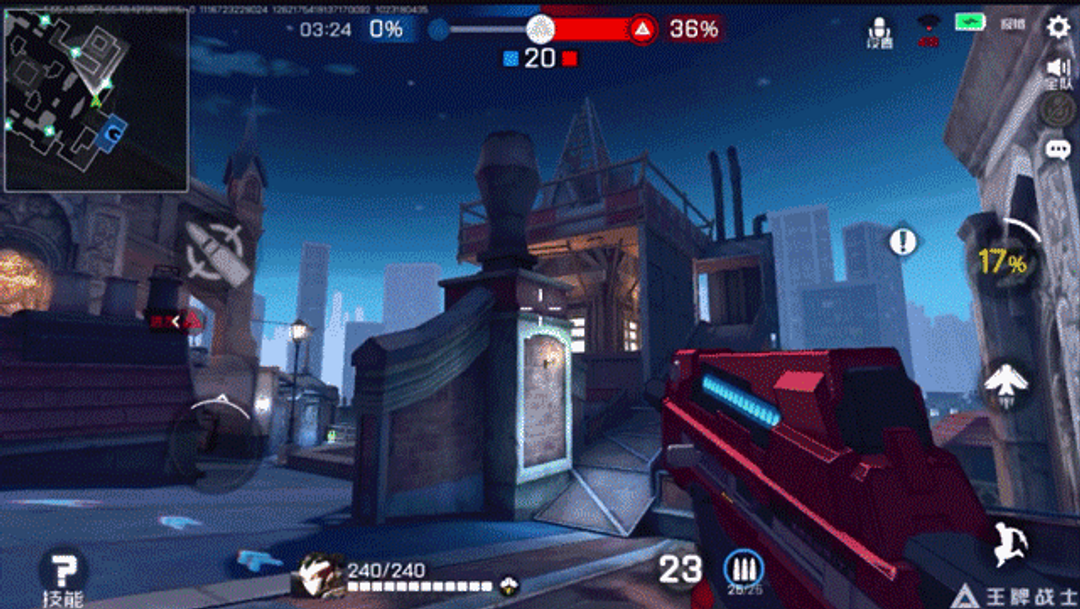Tap the exclamation mark alert icon

click(x=903, y=241)
